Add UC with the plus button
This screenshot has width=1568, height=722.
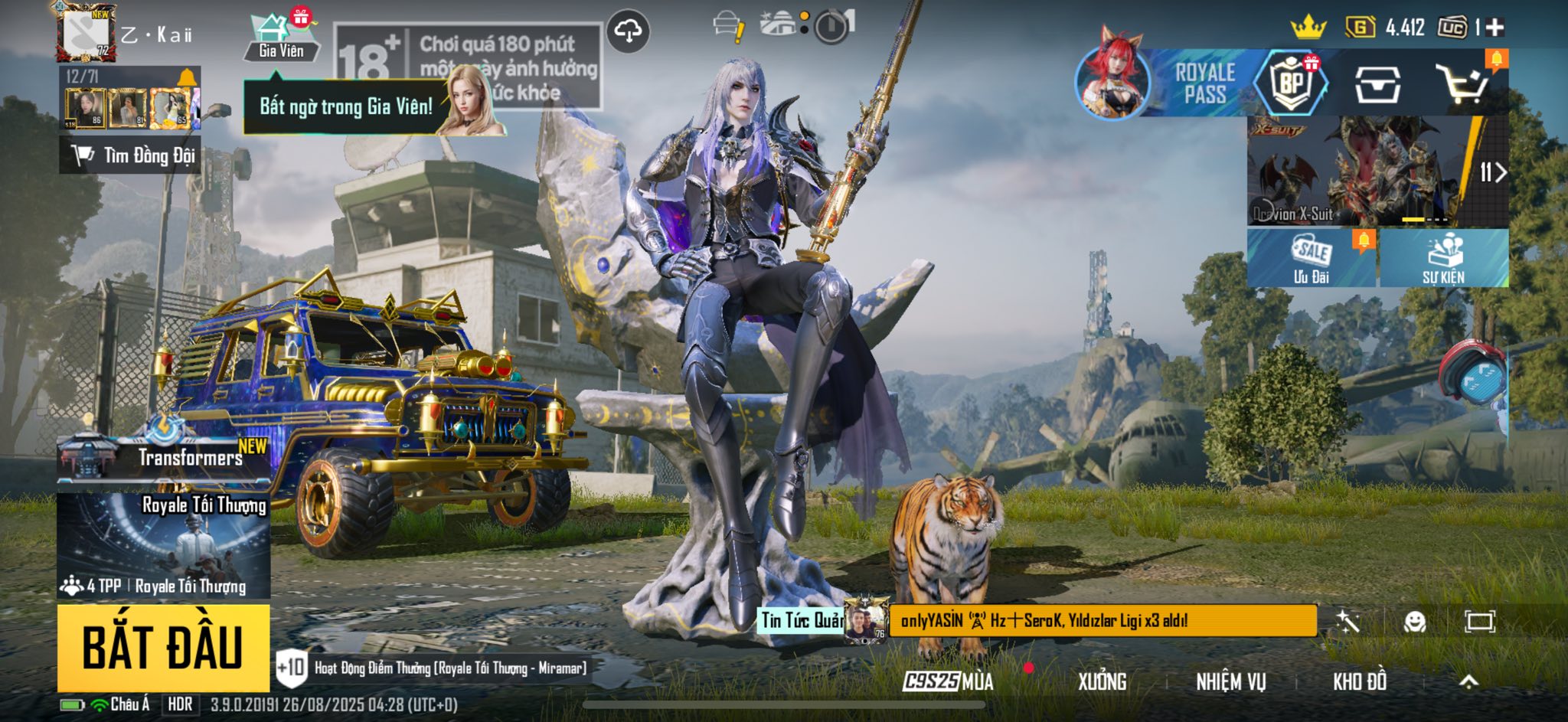click(1494, 28)
